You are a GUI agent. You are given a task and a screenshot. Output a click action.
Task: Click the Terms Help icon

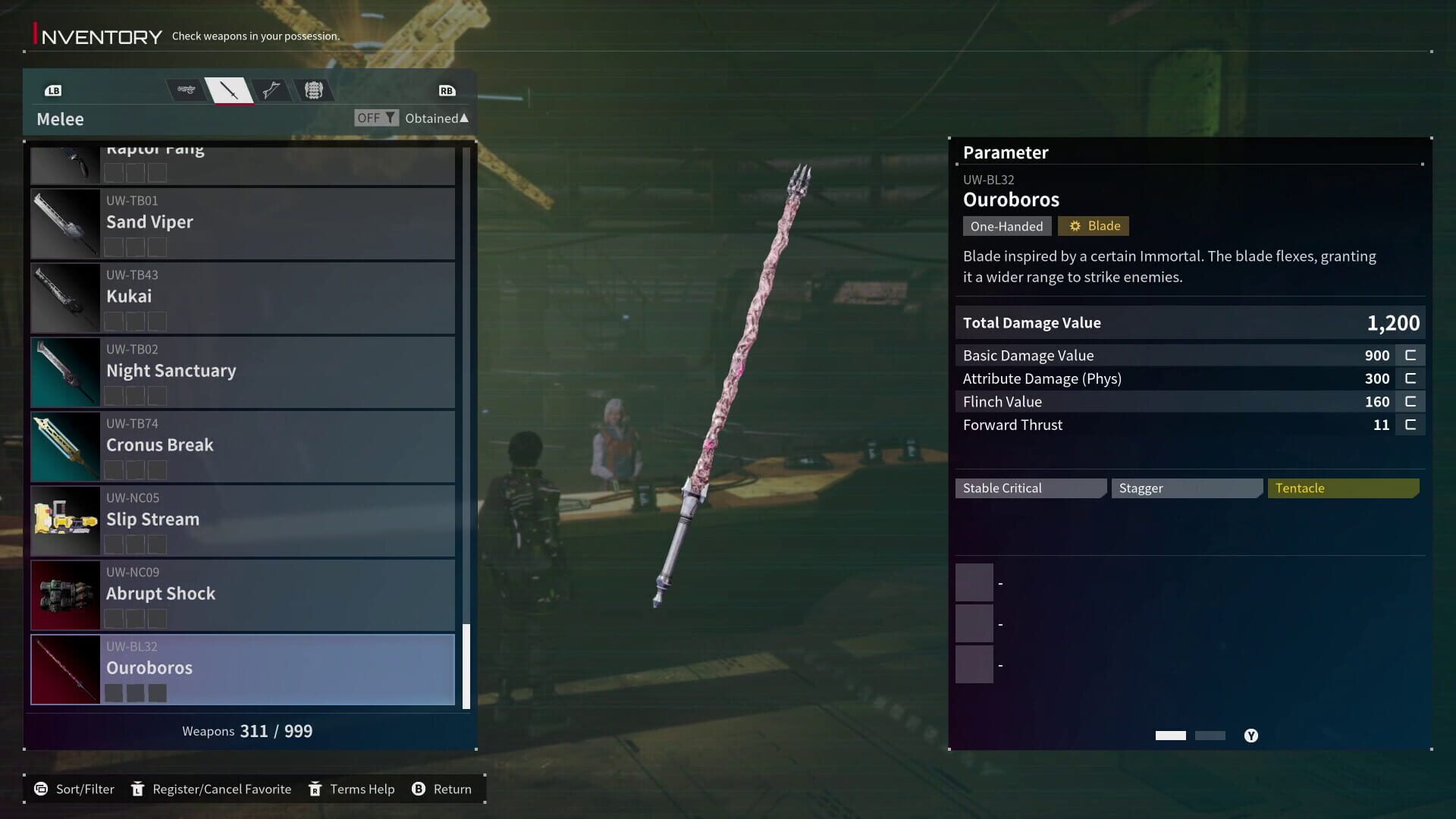click(315, 789)
